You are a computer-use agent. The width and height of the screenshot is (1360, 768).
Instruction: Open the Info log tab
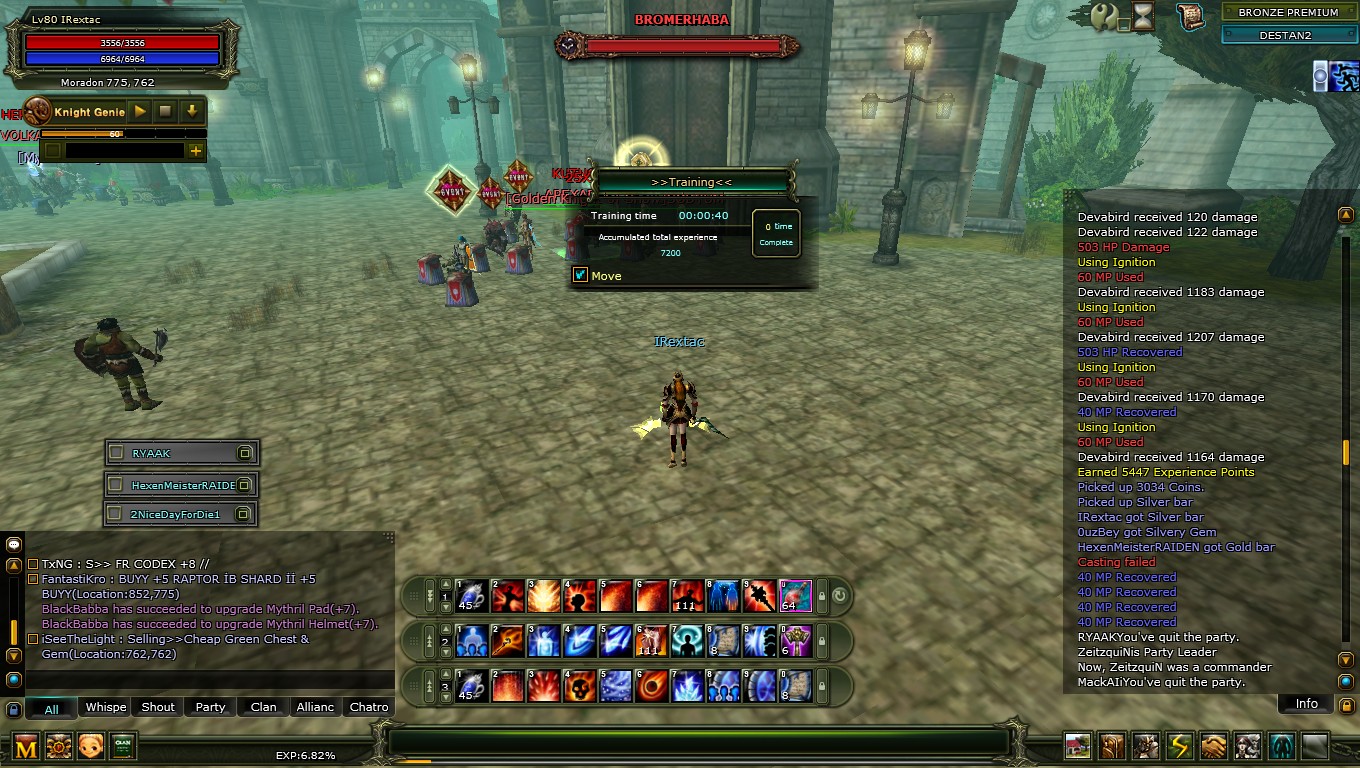click(x=1306, y=703)
